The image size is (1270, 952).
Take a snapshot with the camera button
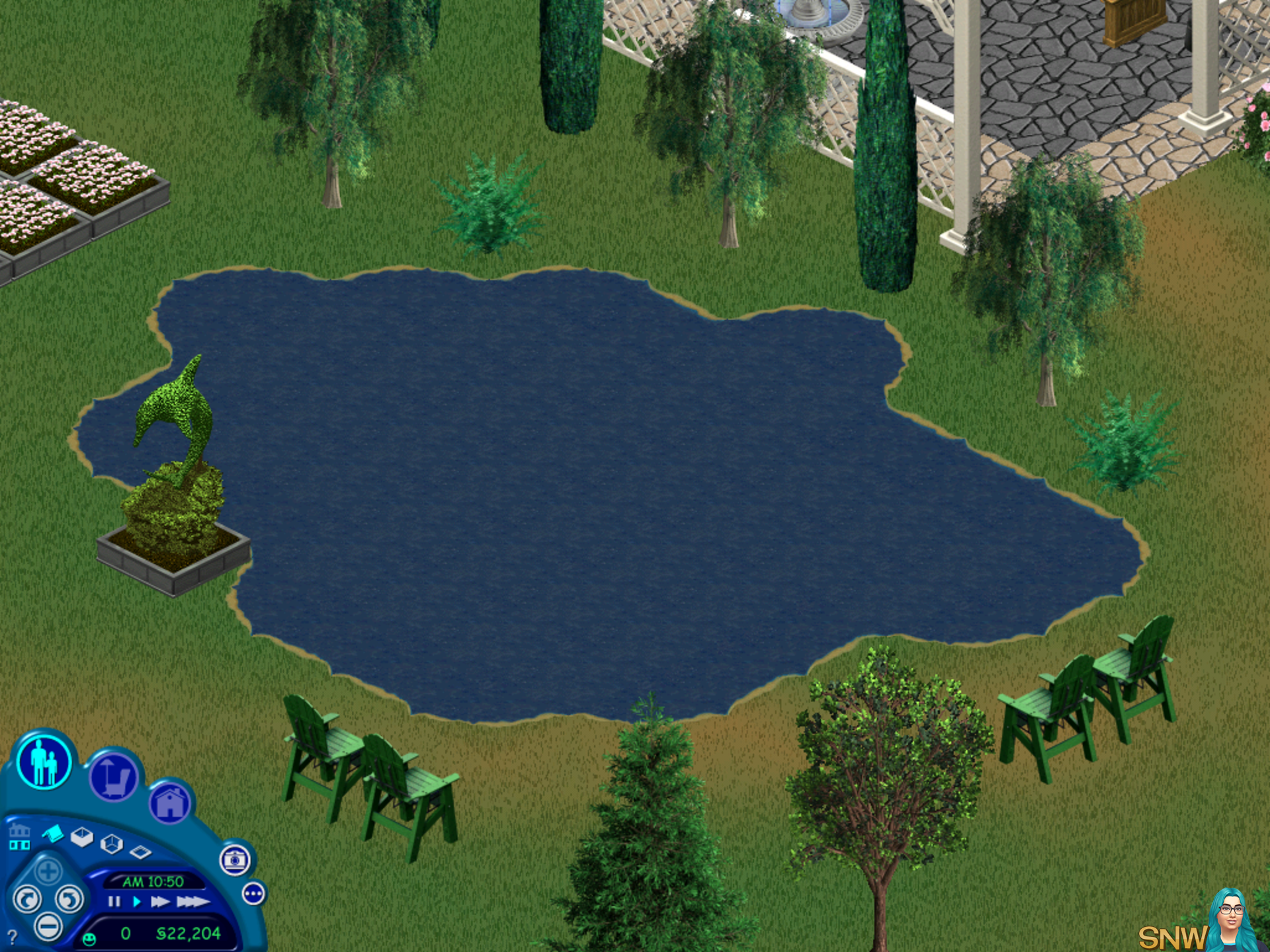235,859
